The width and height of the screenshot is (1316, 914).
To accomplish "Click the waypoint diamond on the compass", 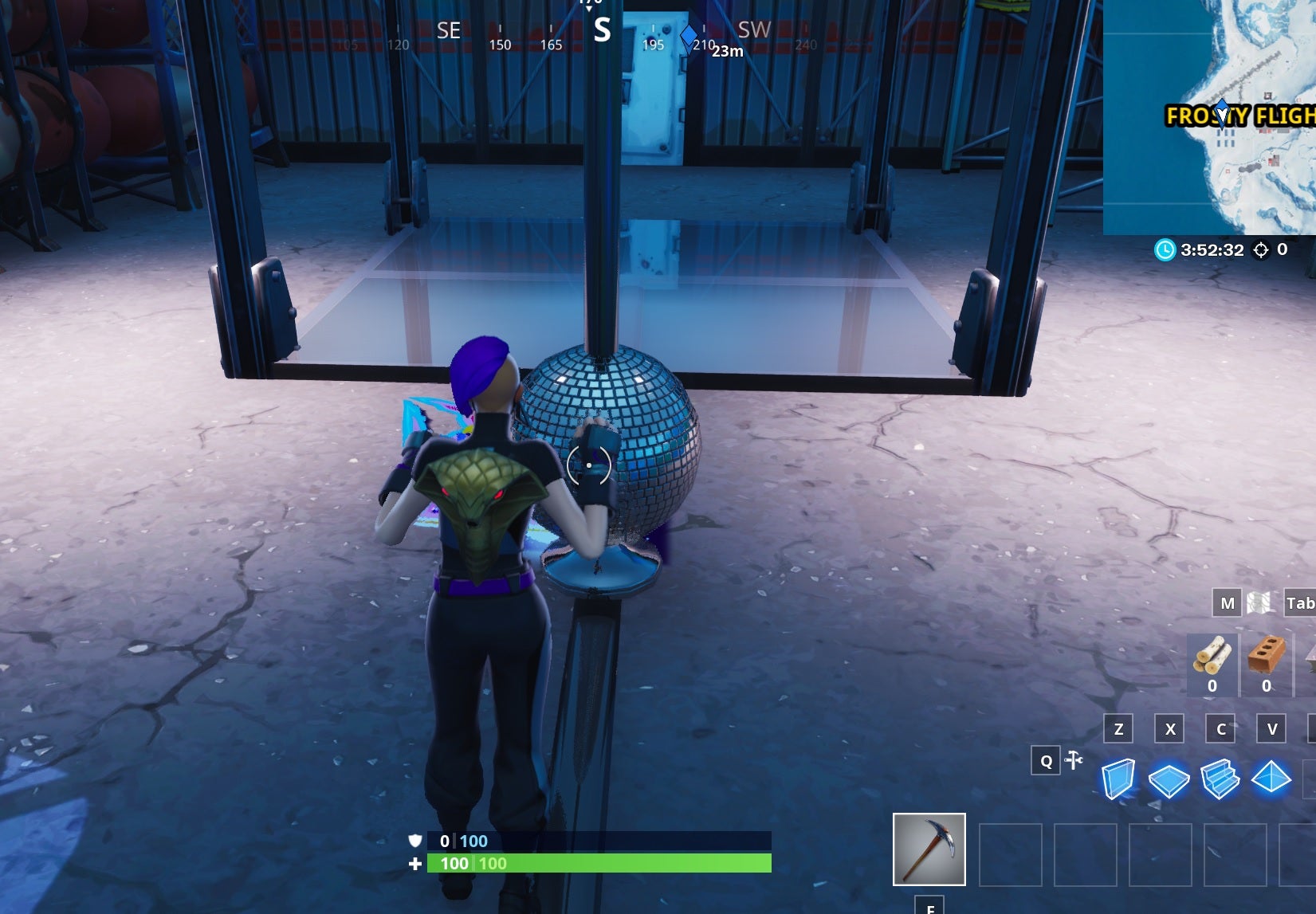I will pos(687,35).
